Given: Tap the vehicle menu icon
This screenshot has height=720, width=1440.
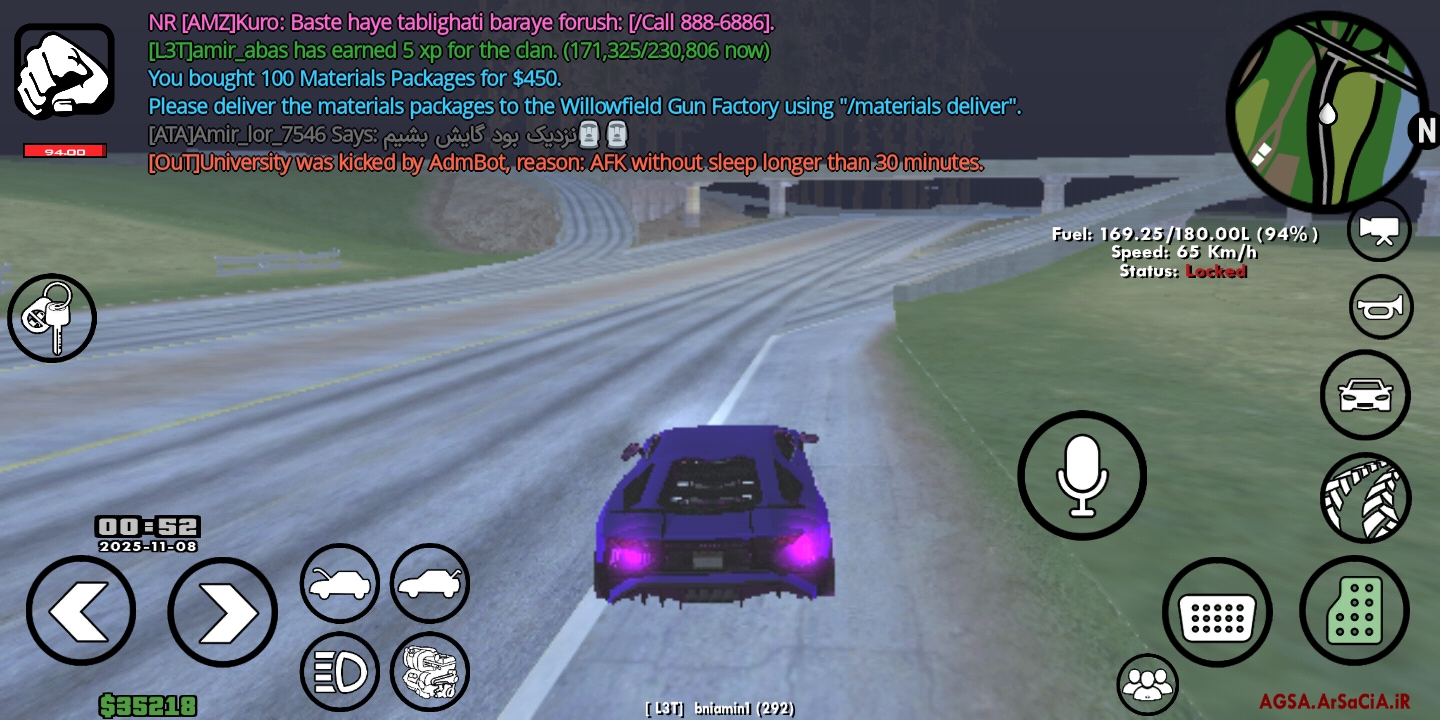Looking at the screenshot, I should [x=1365, y=395].
